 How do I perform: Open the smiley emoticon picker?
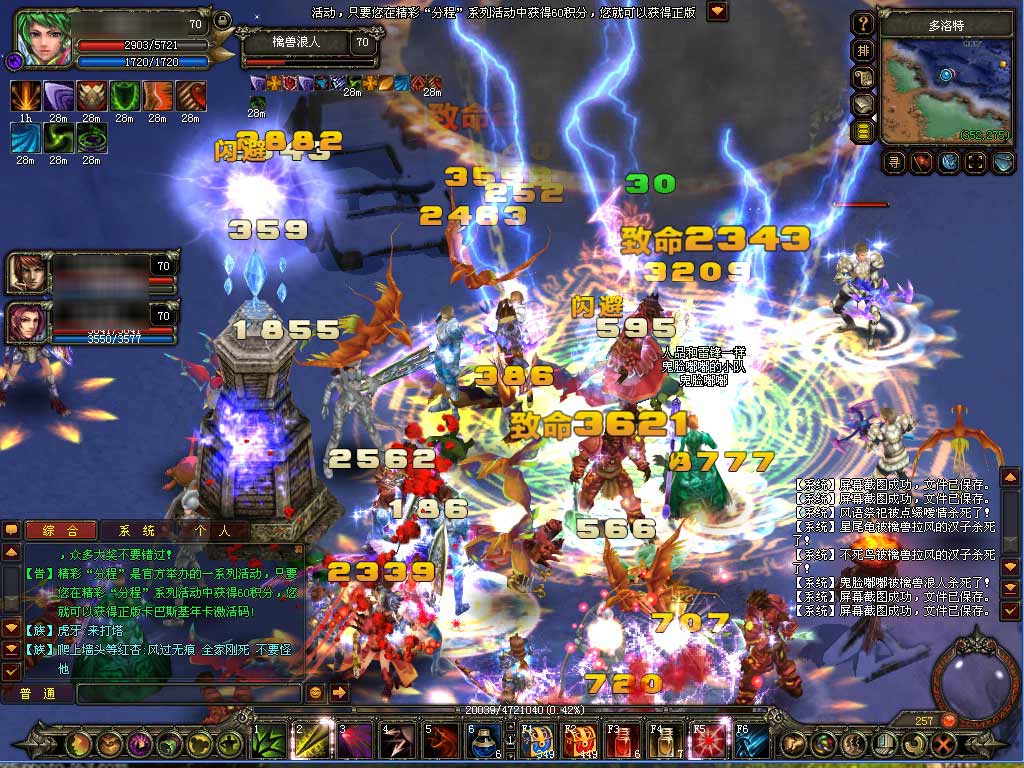pyautogui.click(x=316, y=692)
